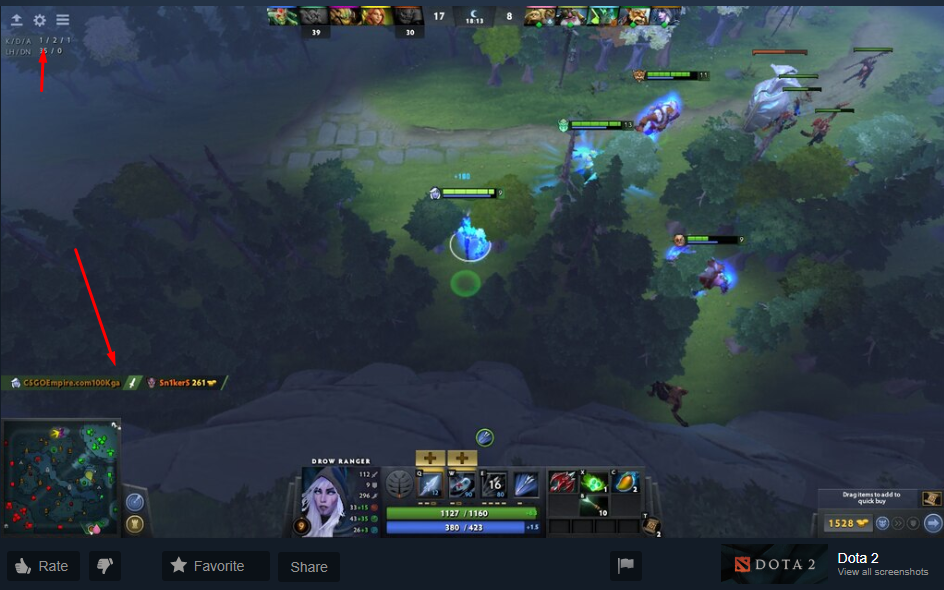Select the red claw item slot
The width and height of the screenshot is (944, 590).
click(x=563, y=482)
